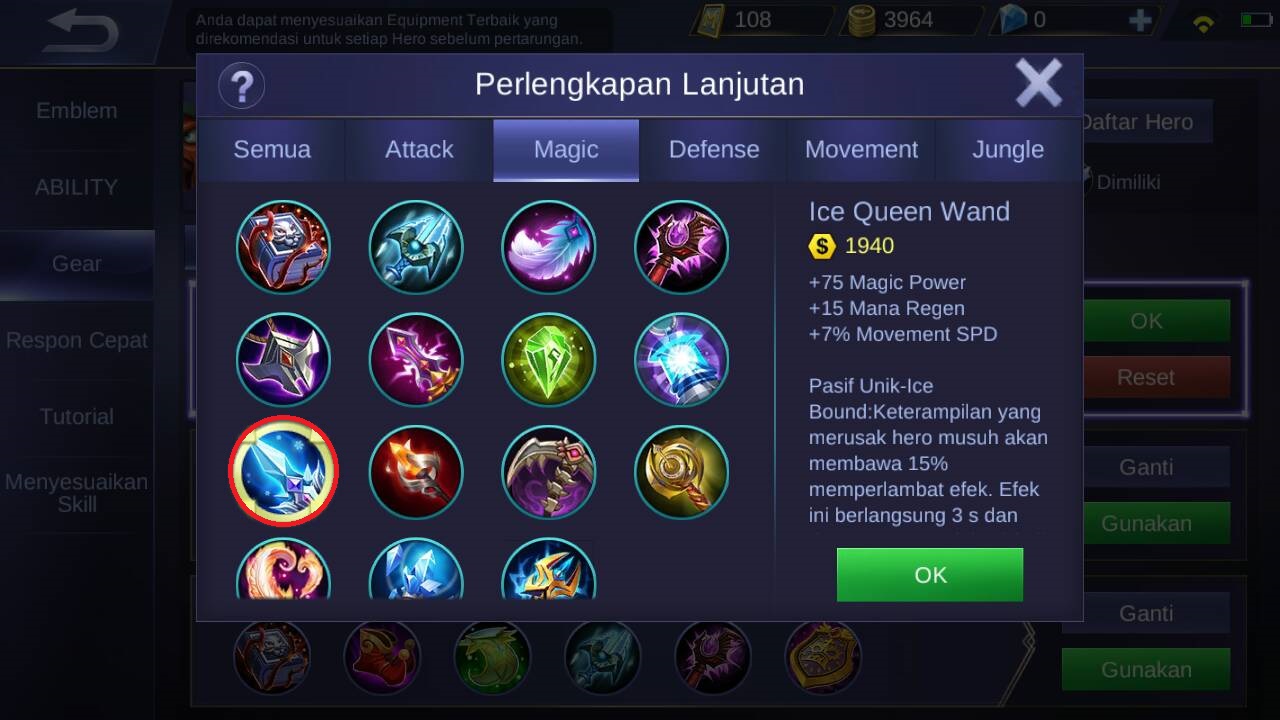Select the golden spiral wand item
1280x720 pixels.
[681, 471]
